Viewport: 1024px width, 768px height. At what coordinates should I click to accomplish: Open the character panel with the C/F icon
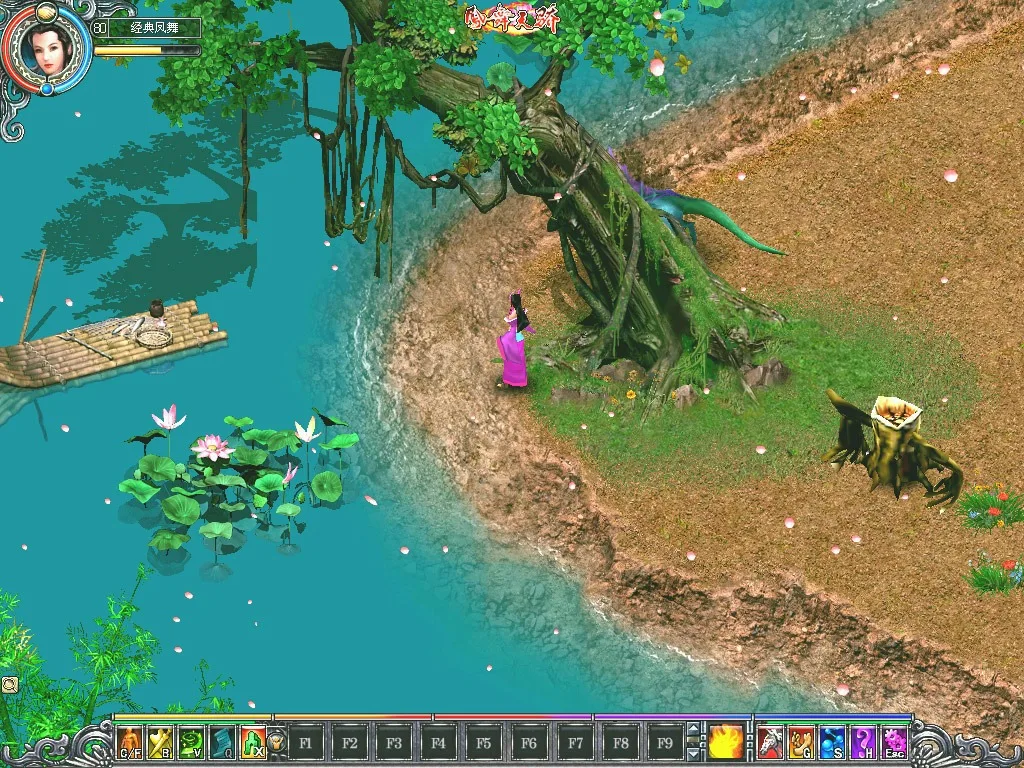pos(131,742)
